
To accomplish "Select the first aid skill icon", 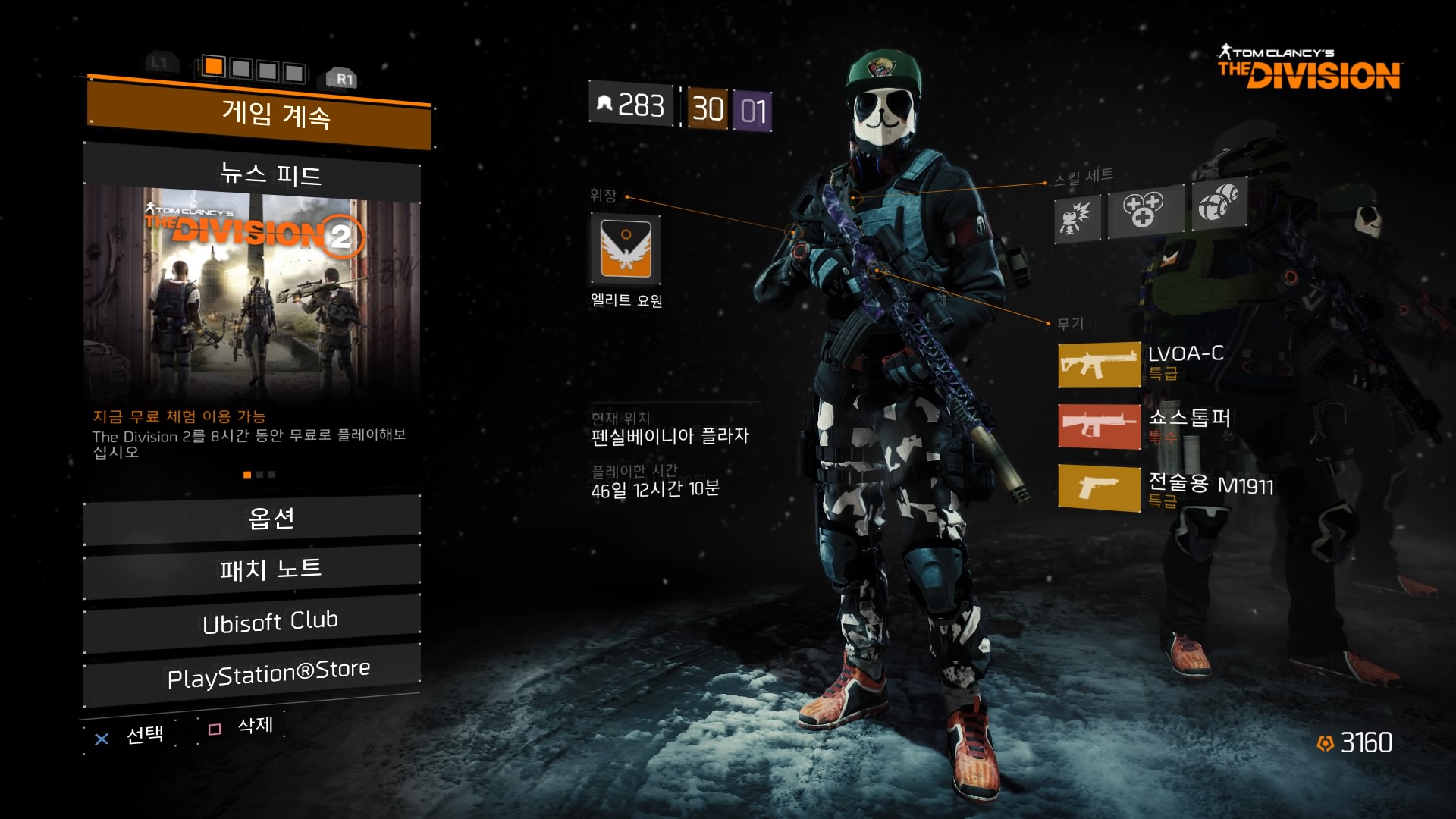I will pos(1144,209).
